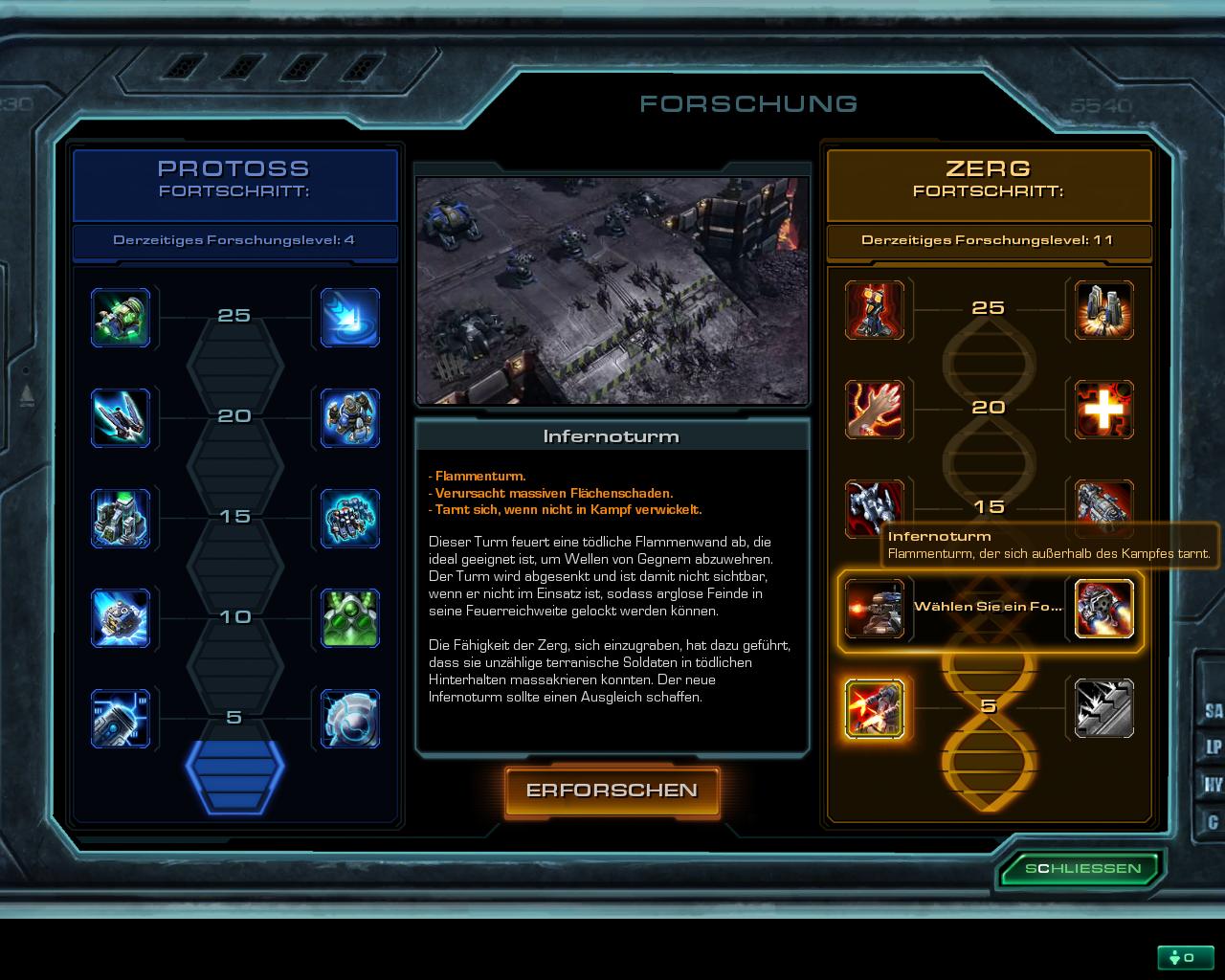
Task: Select the Hercules transport icon at Zerg level 15
Action: pyautogui.click(x=1102, y=507)
